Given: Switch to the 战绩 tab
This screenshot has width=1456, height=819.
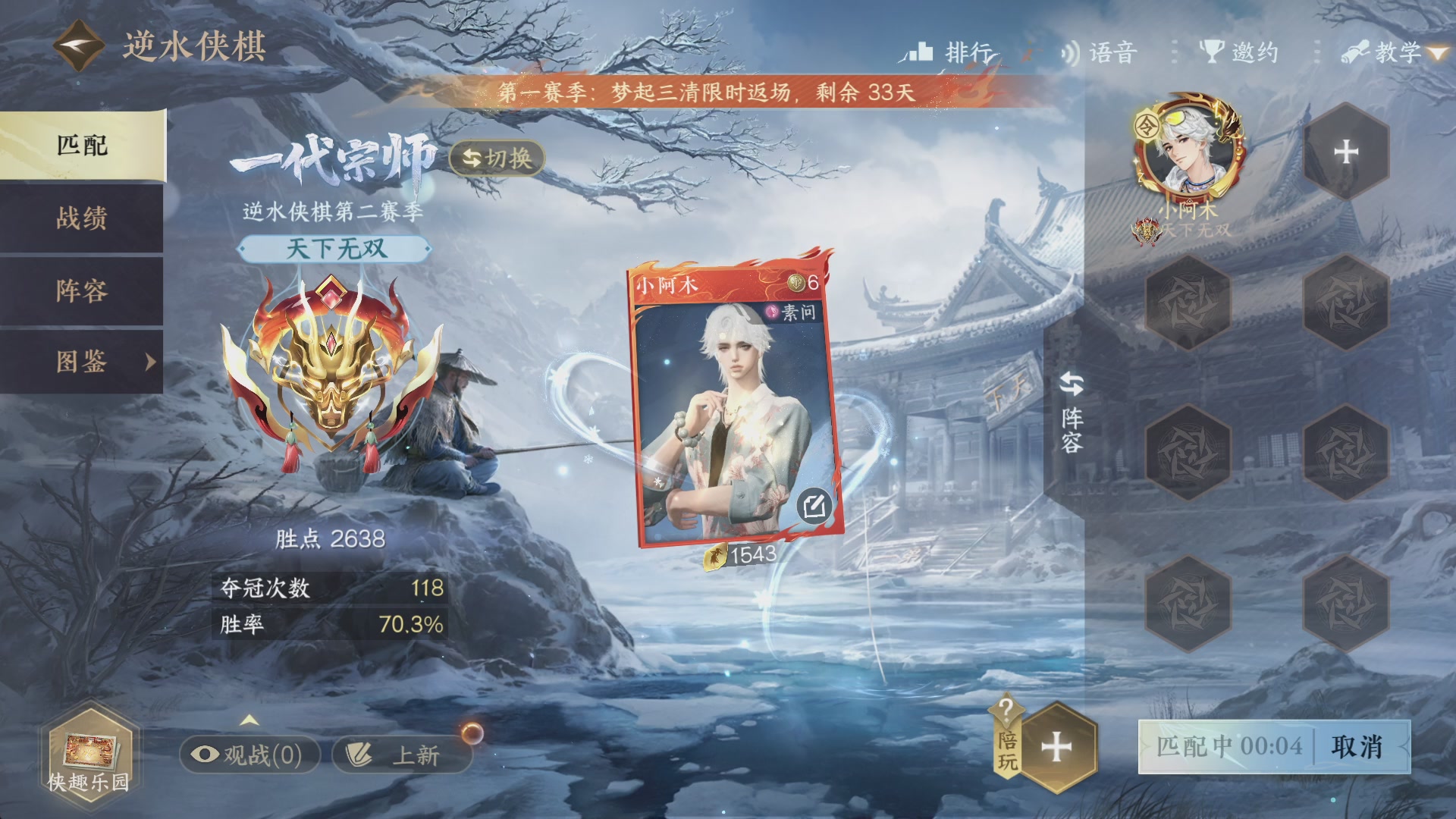Looking at the screenshot, I should (x=81, y=218).
